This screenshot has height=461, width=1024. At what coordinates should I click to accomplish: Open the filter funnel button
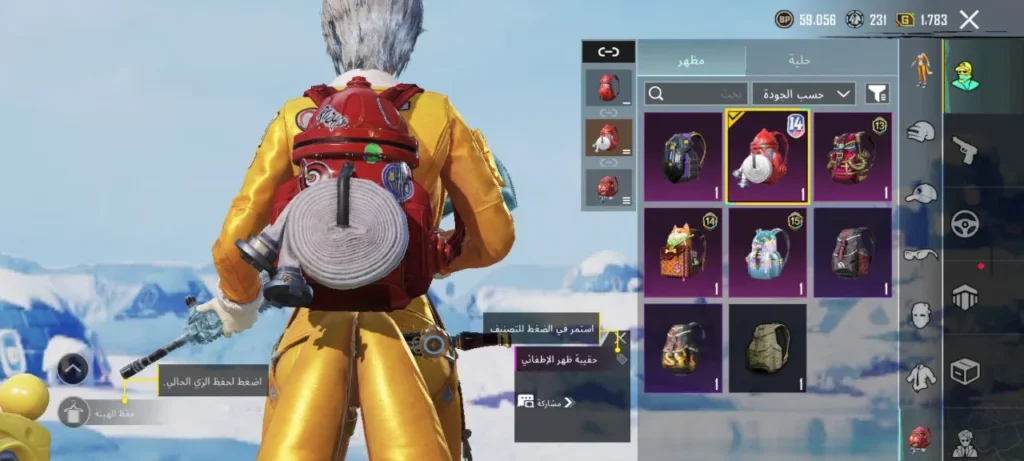(x=877, y=94)
